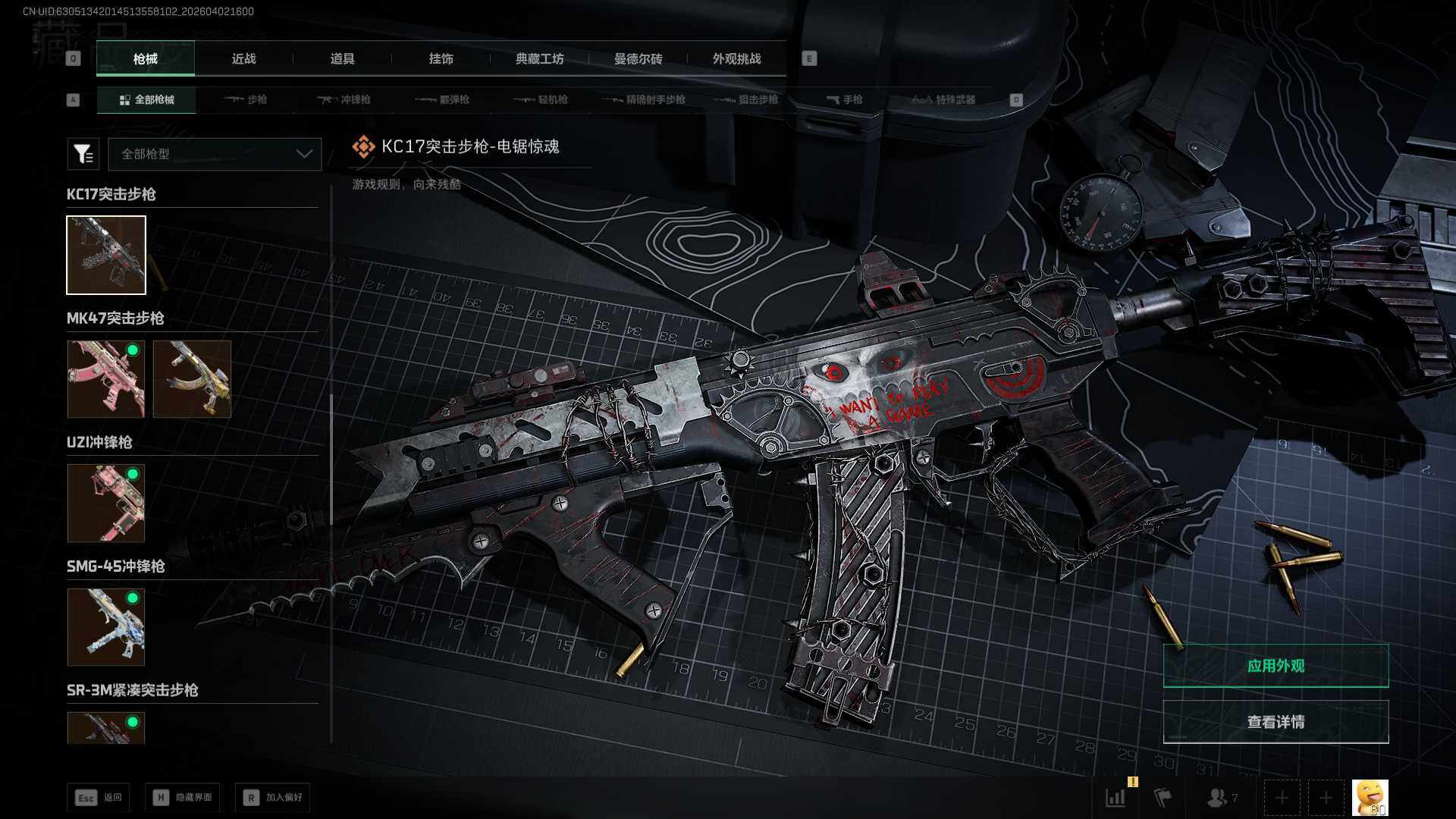Open the stats bar chart icon
Viewport: 1456px width, 819px height.
pos(1116,798)
